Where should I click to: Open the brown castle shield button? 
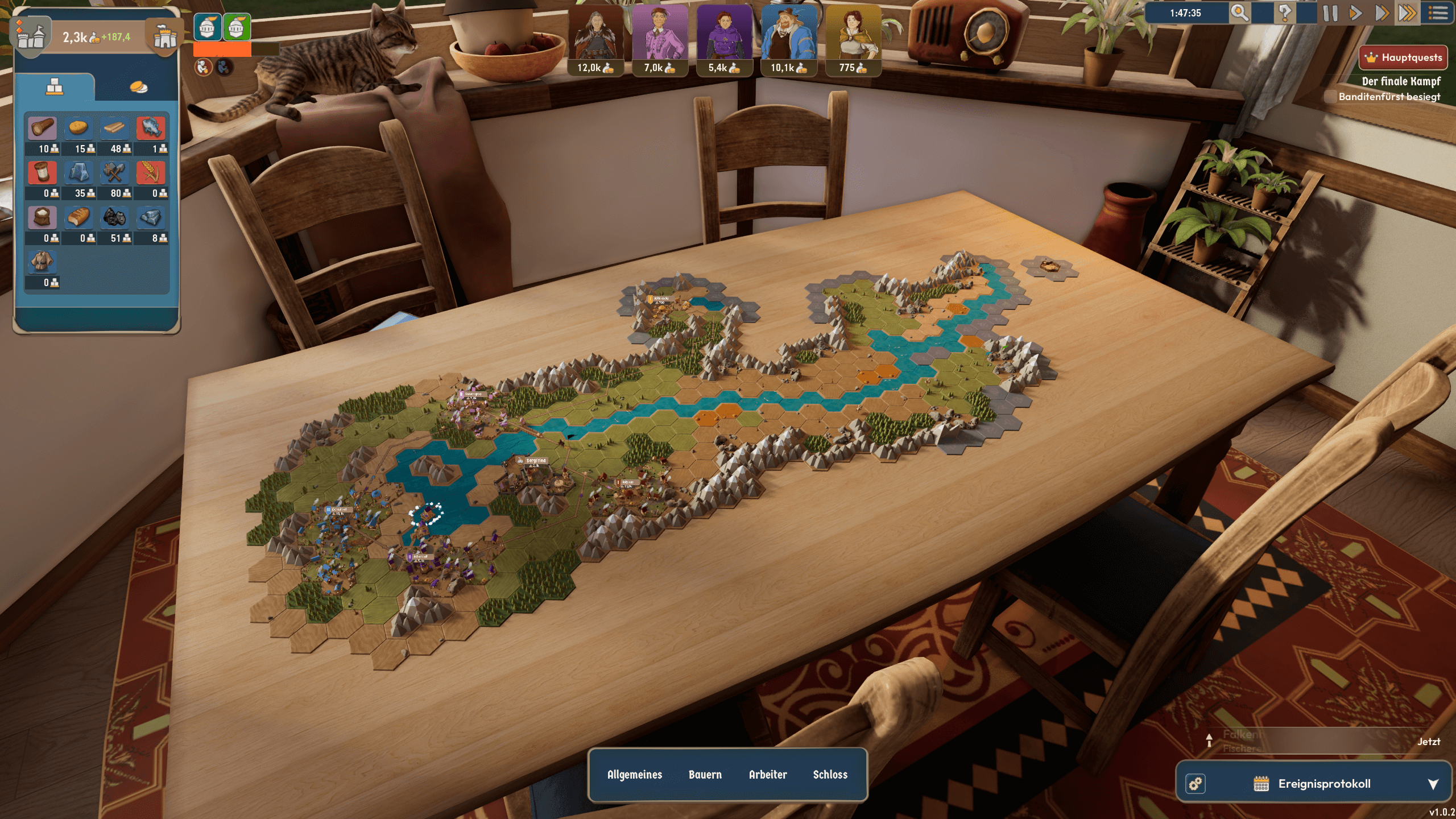click(165, 38)
